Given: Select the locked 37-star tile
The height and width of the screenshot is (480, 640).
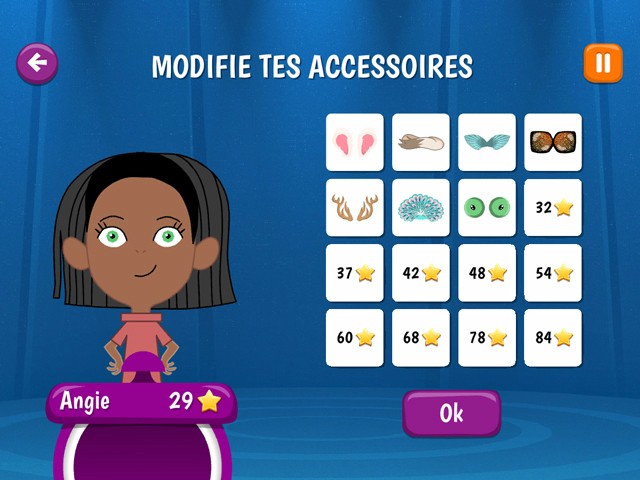Looking at the screenshot, I should [355, 273].
